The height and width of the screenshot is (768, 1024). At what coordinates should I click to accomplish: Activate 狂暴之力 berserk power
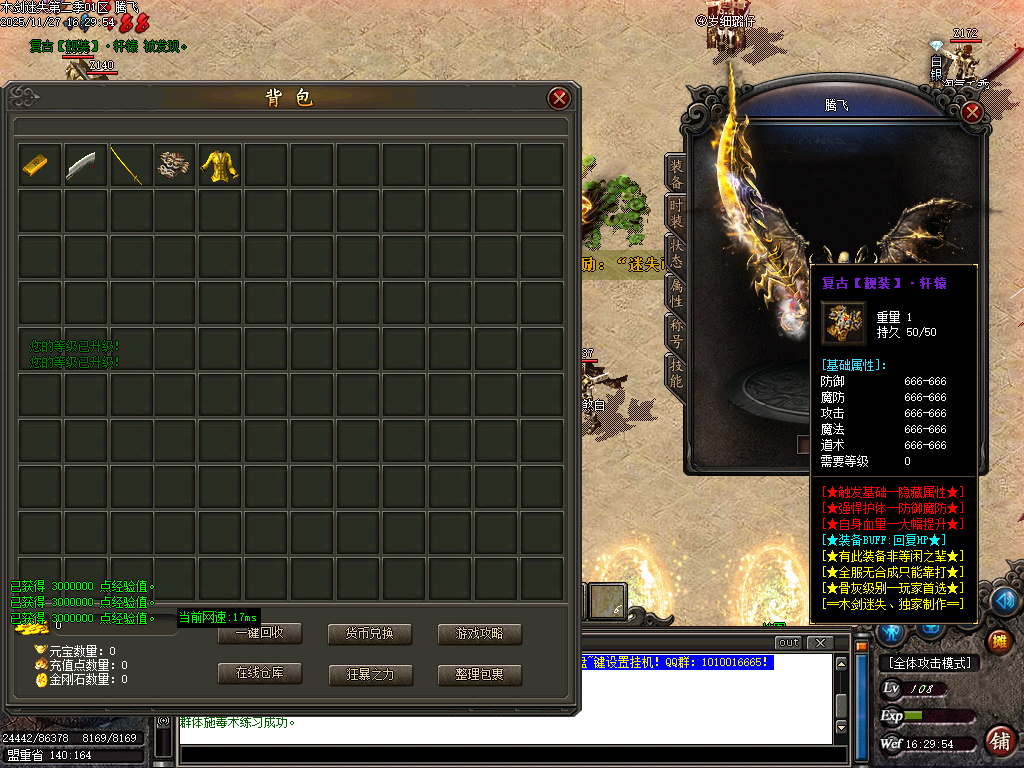(370, 675)
